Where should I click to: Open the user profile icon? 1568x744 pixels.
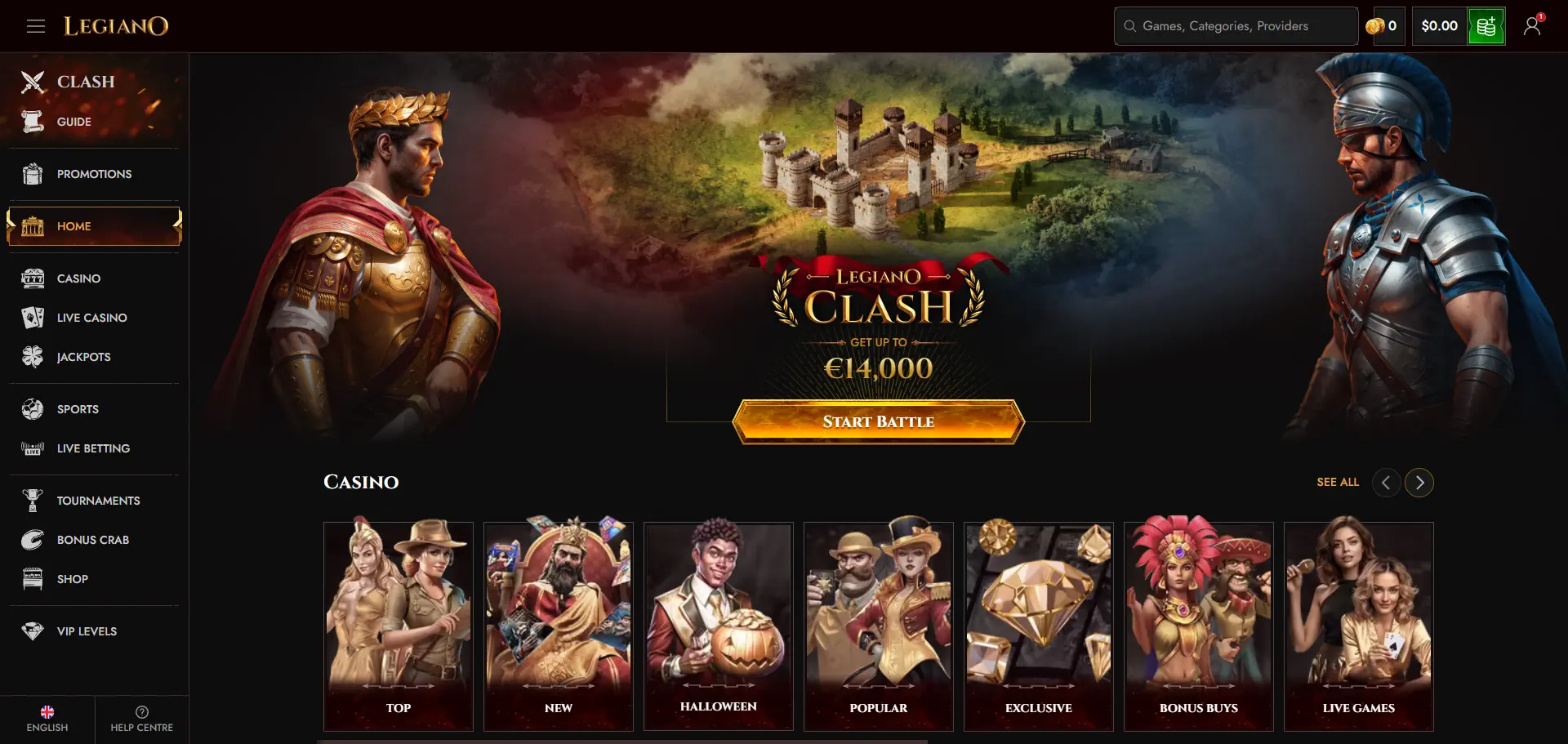pyautogui.click(x=1532, y=26)
